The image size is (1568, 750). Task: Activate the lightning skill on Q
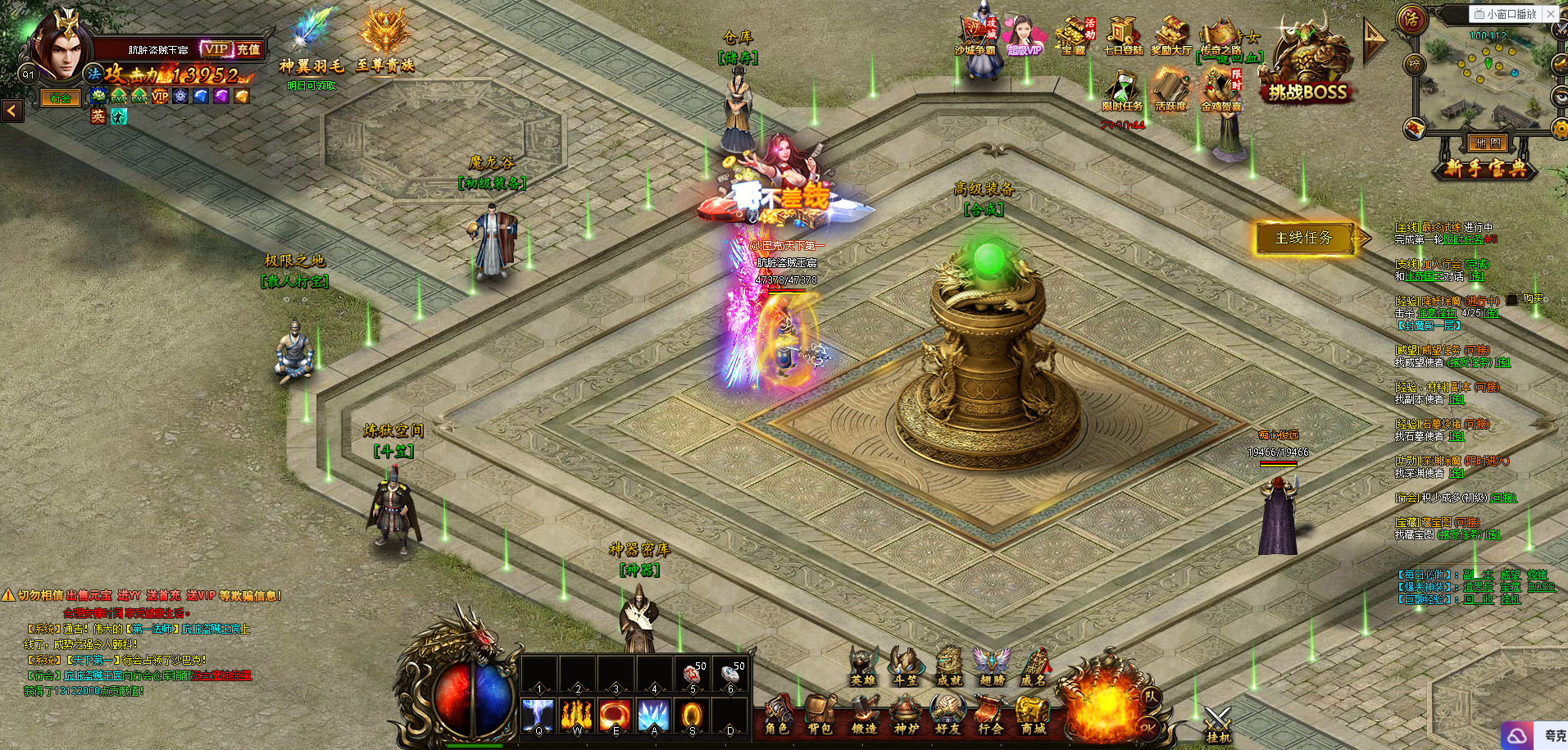click(539, 716)
